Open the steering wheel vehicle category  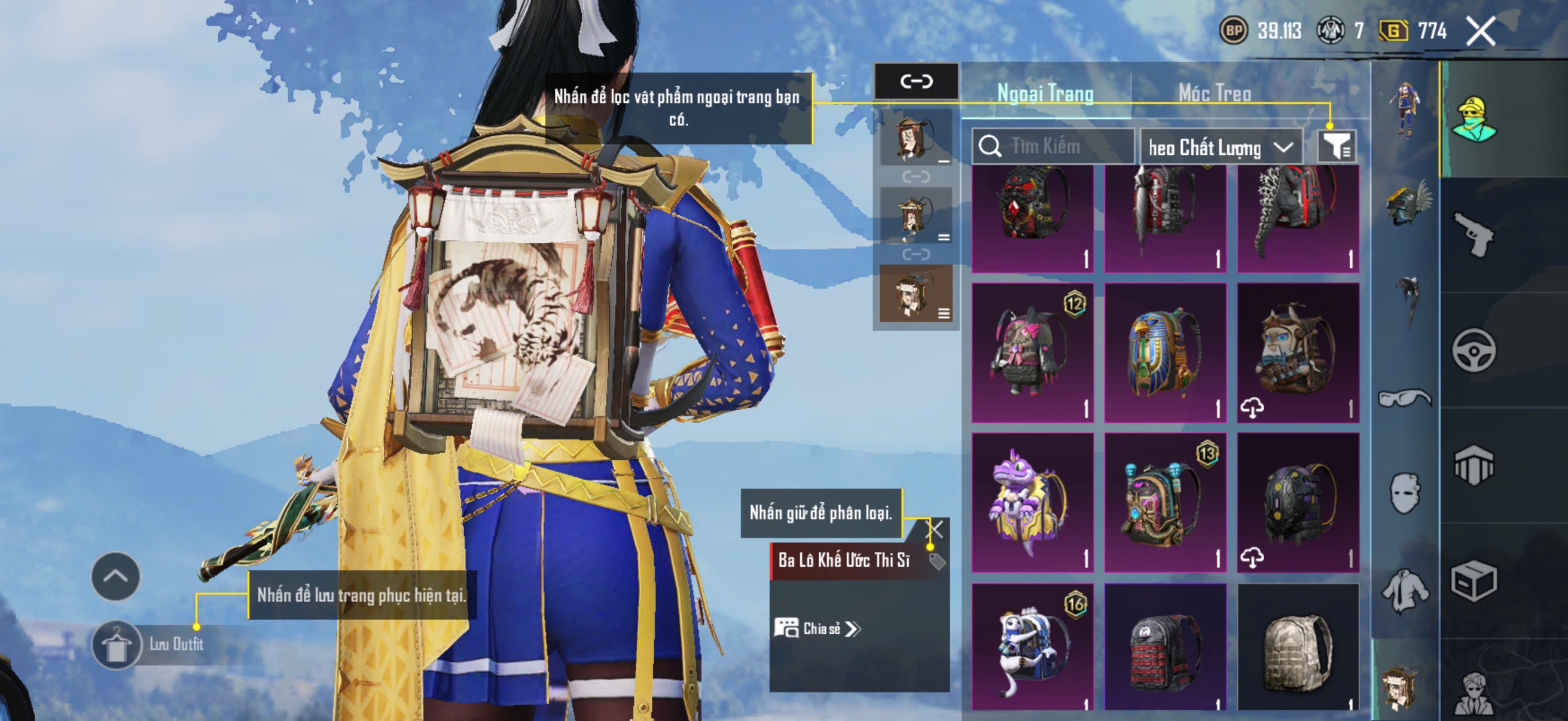coord(1474,350)
